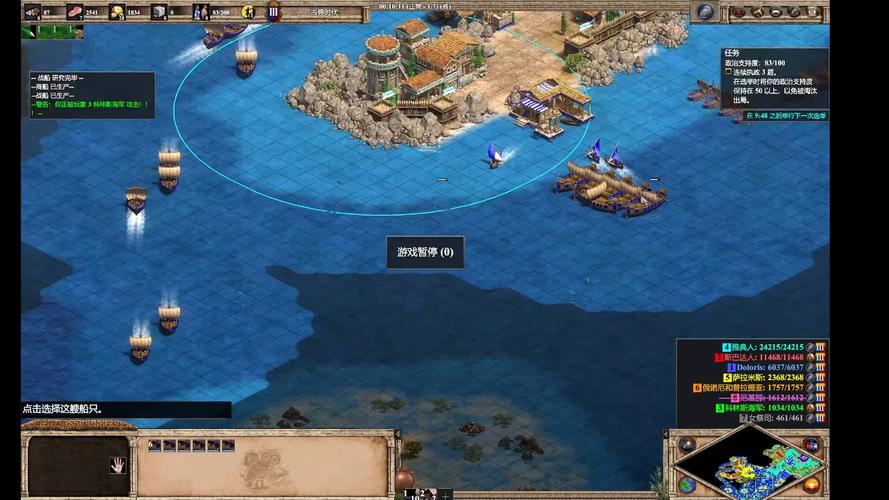Click the stone resource icon in top bar
The image size is (889, 500).
click(x=158, y=12)
